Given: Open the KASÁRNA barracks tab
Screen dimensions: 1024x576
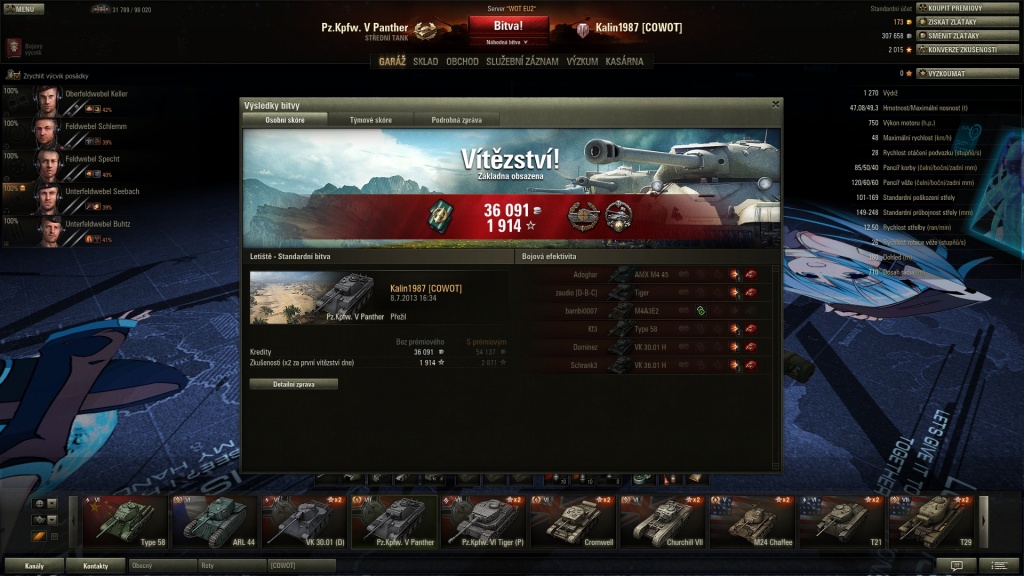Looking at the screenshot, I should [624, 61].
